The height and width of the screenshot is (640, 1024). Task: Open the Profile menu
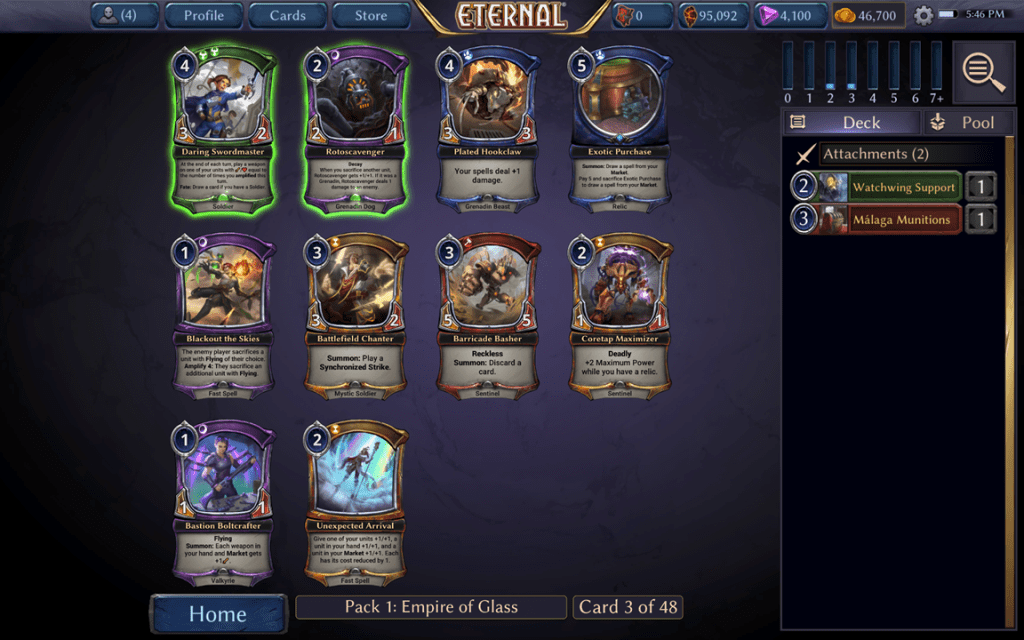click(203, 15)
